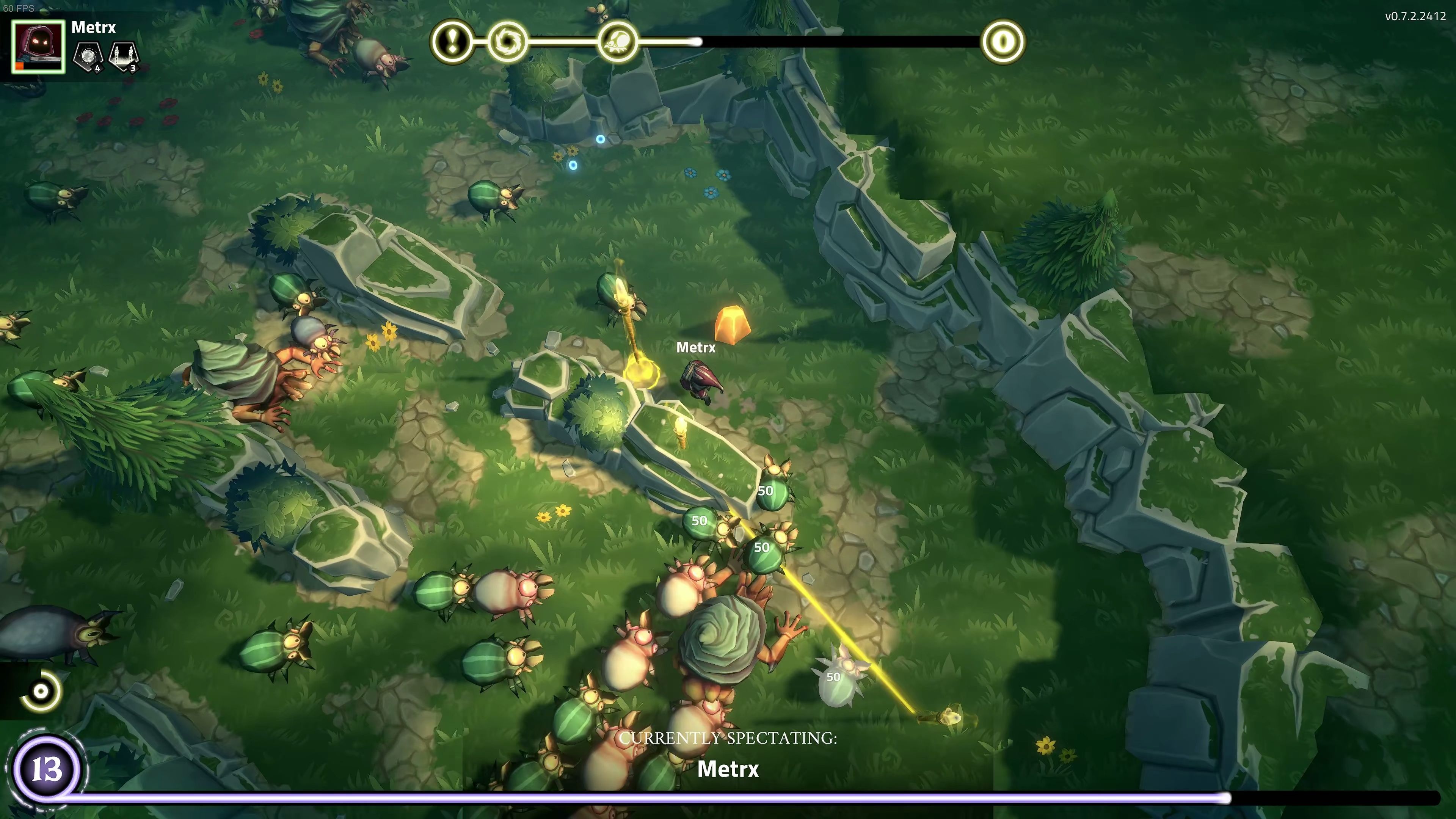Click the circular cooldown ring icon
This screenshot has width=1456, height=819.
click(x=41, y=691)
